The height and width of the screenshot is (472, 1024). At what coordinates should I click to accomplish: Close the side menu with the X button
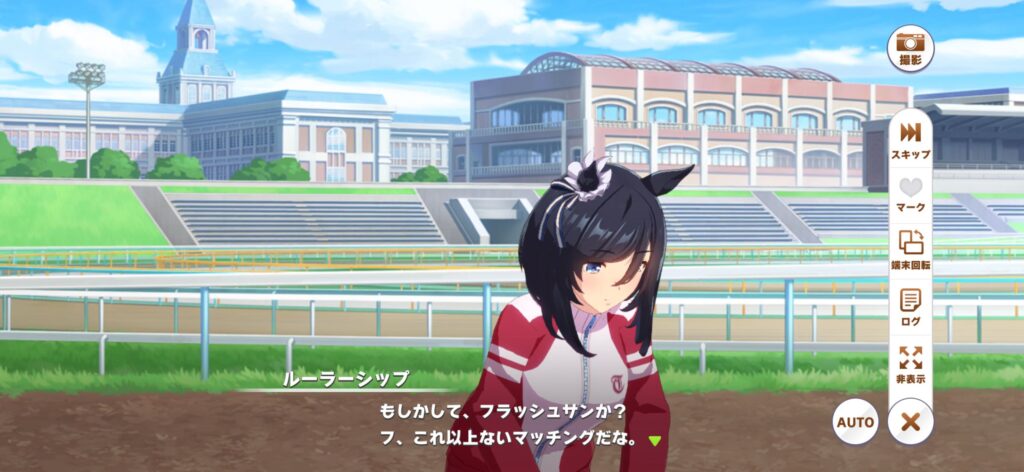click(910, 422)
